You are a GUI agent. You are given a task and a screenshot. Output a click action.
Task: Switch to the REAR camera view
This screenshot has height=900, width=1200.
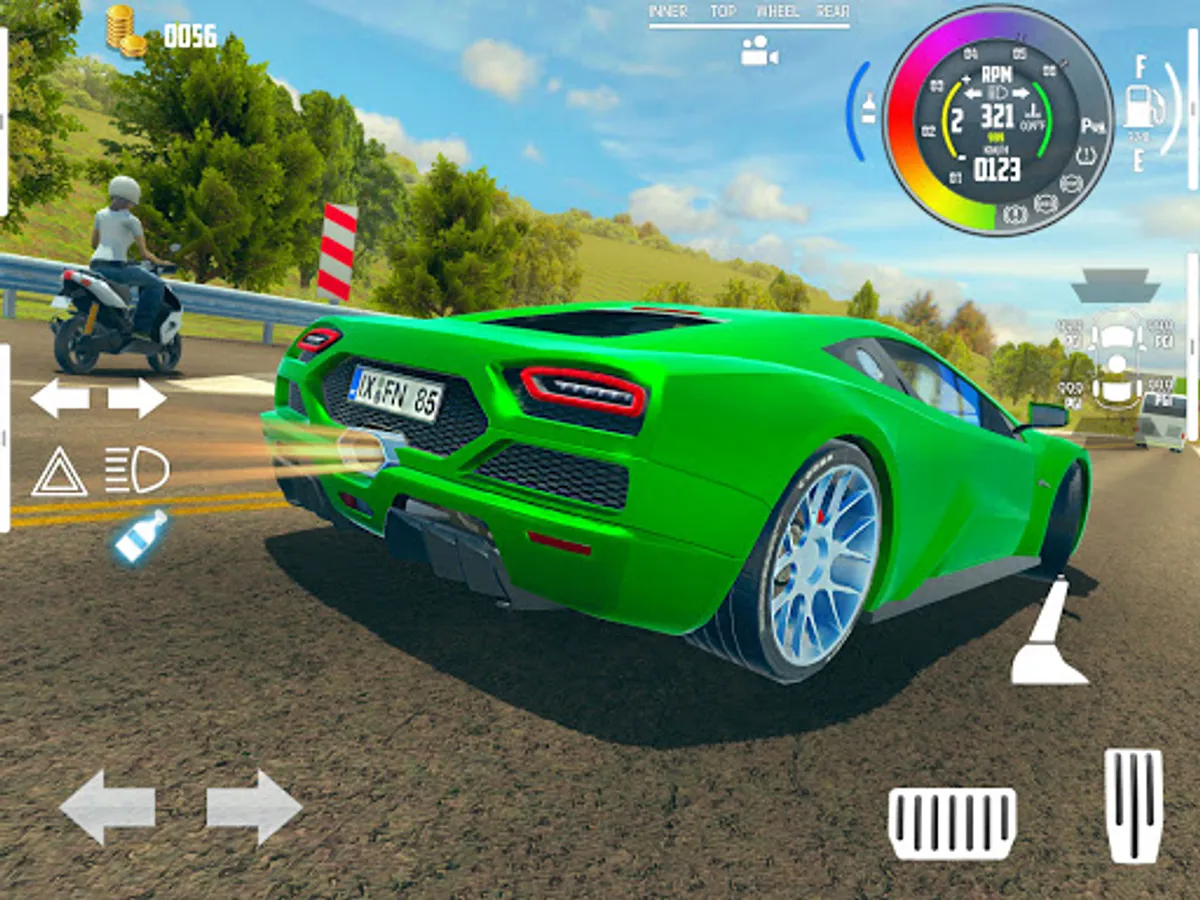[832, 12]
